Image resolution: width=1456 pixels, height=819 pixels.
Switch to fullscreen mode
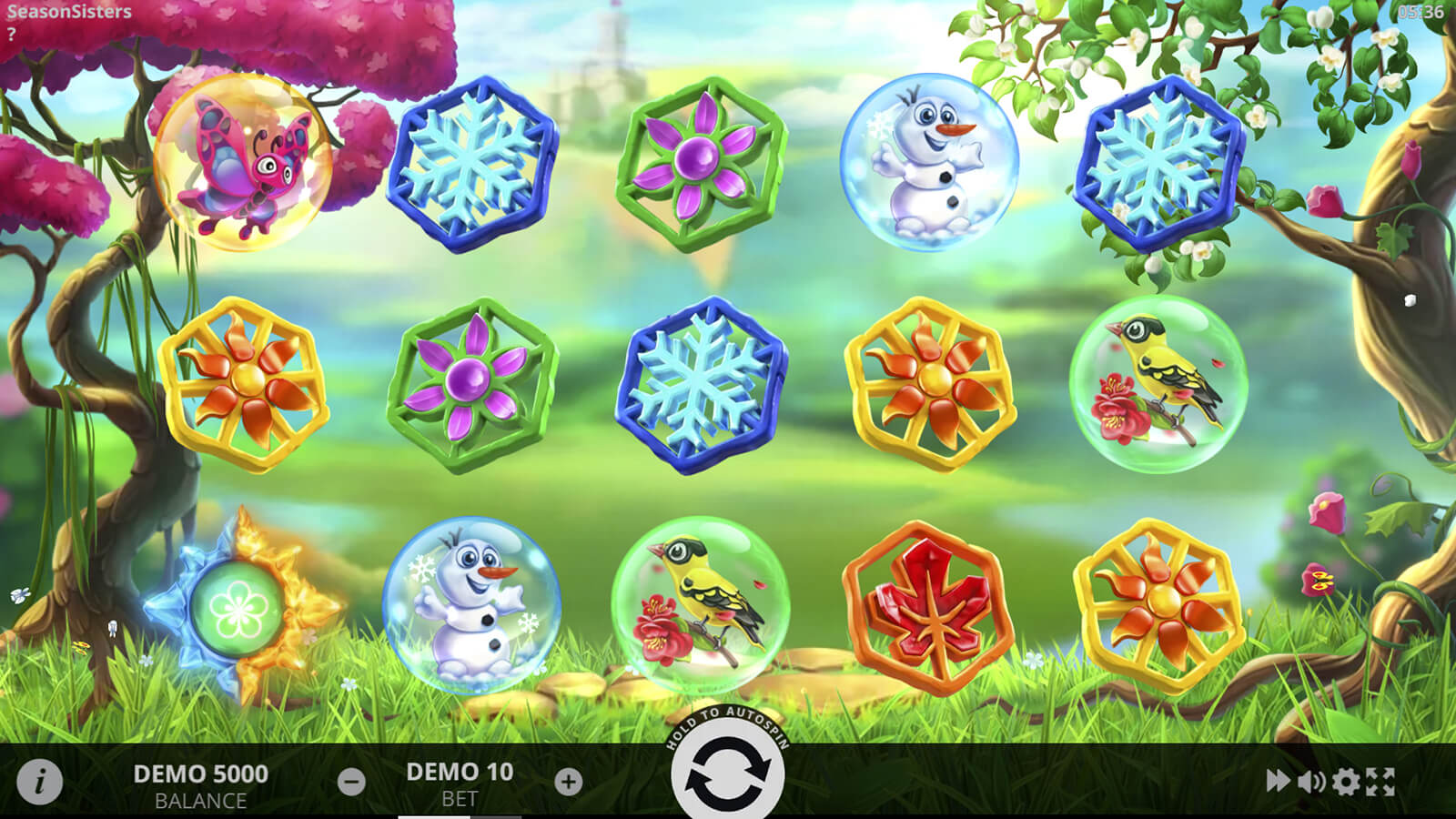[1380, 781]
